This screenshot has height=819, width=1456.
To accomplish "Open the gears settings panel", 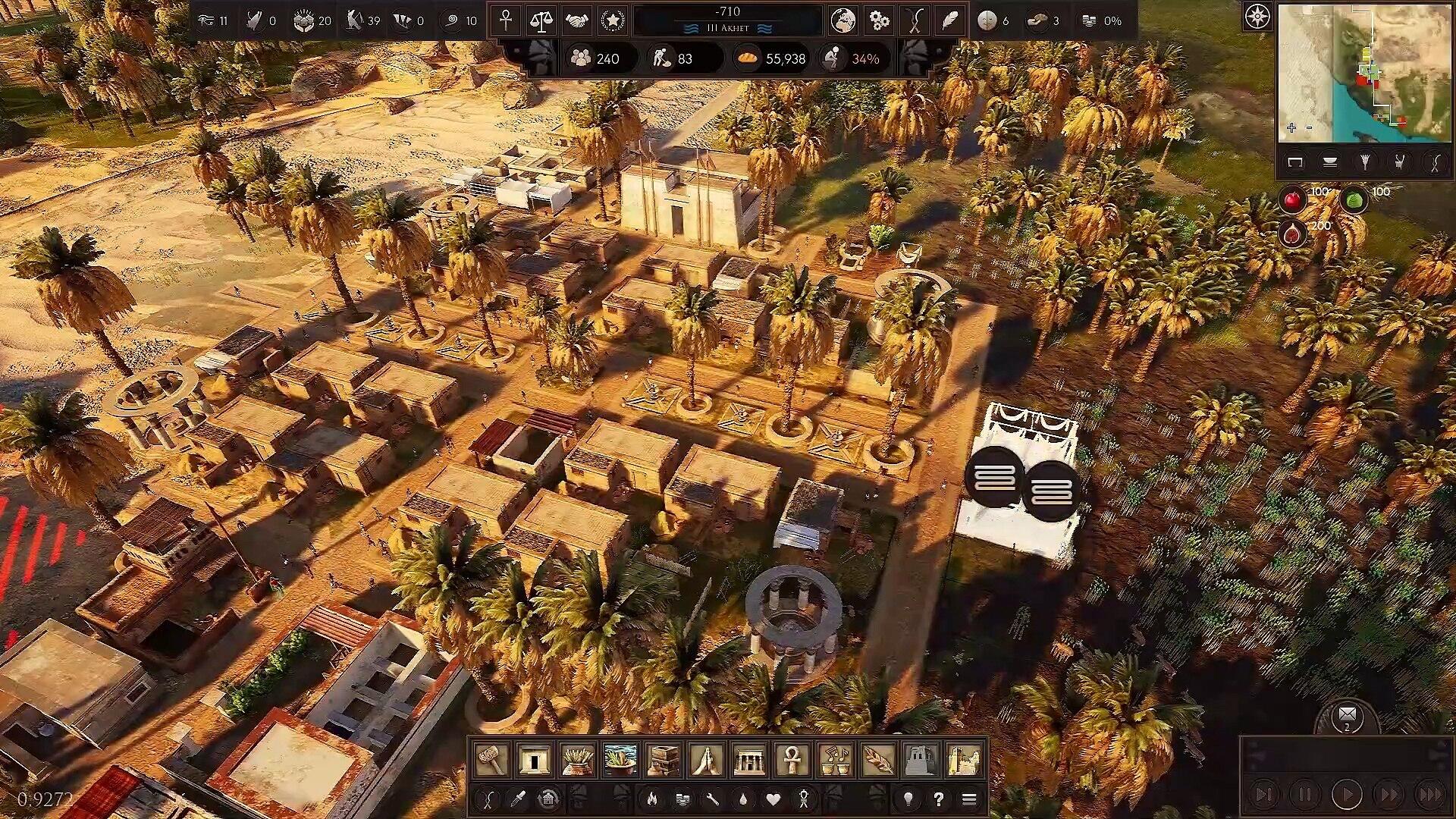I will pos(879,20).
